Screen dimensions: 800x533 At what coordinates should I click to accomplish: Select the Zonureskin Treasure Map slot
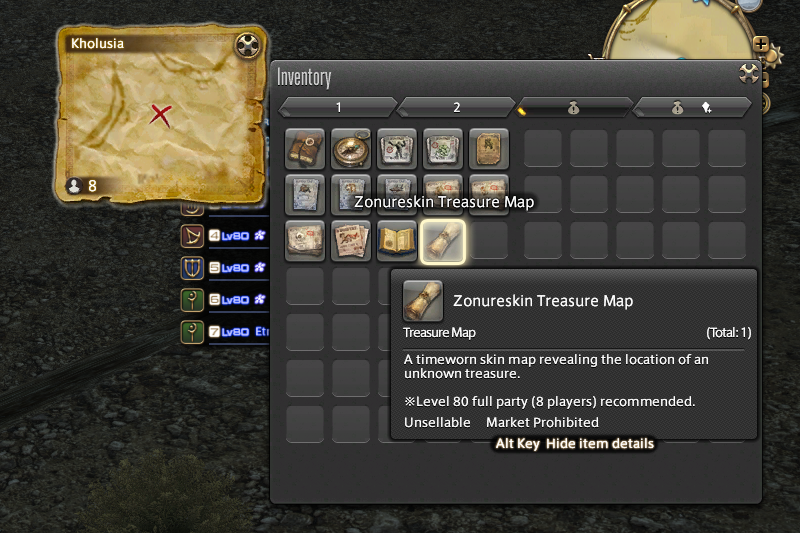[442, 241]
